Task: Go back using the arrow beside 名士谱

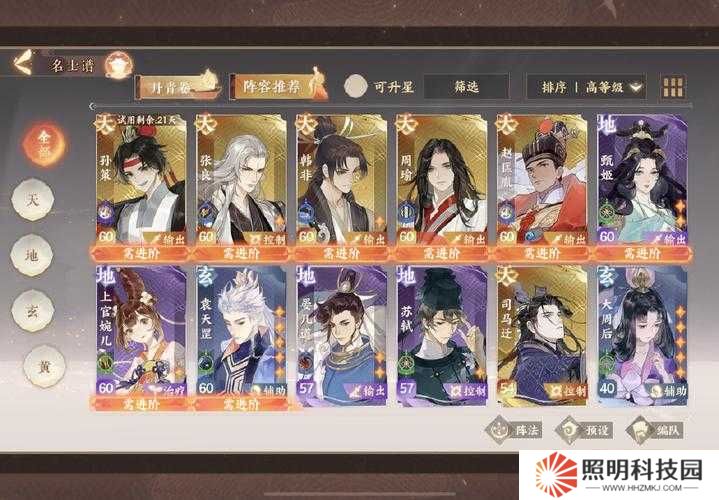Action: (22, 64)
